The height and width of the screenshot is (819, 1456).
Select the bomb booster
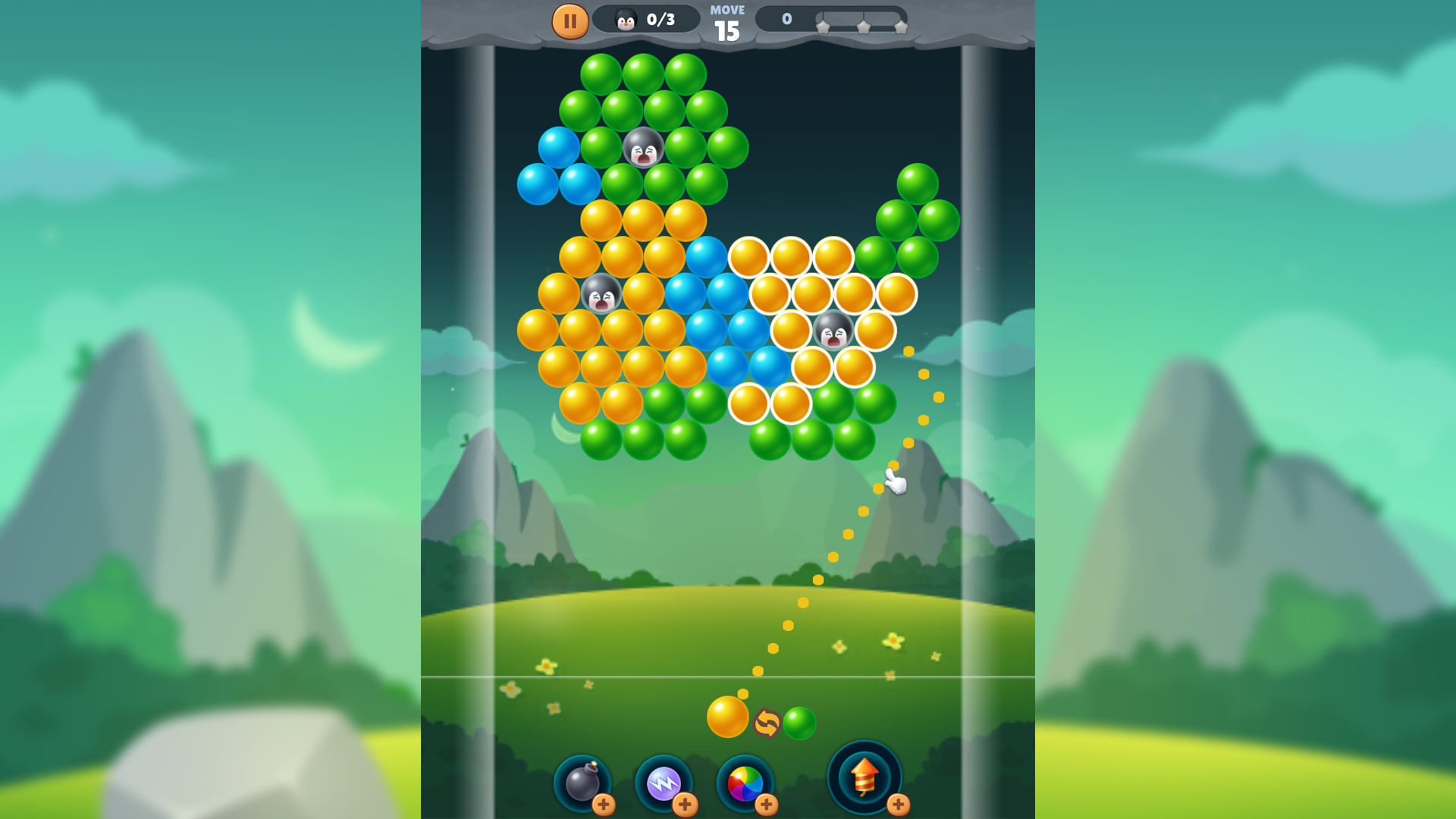click(584, 783)
